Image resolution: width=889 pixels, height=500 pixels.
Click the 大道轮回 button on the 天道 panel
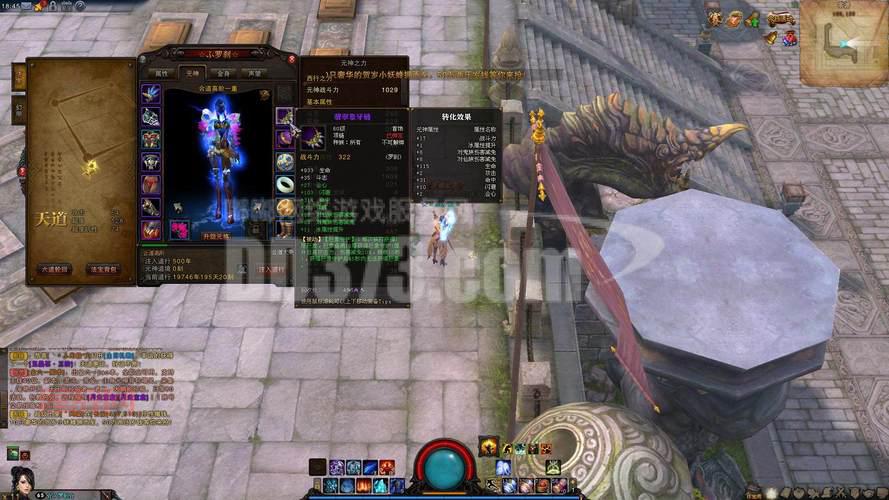[x=55, y=269]
